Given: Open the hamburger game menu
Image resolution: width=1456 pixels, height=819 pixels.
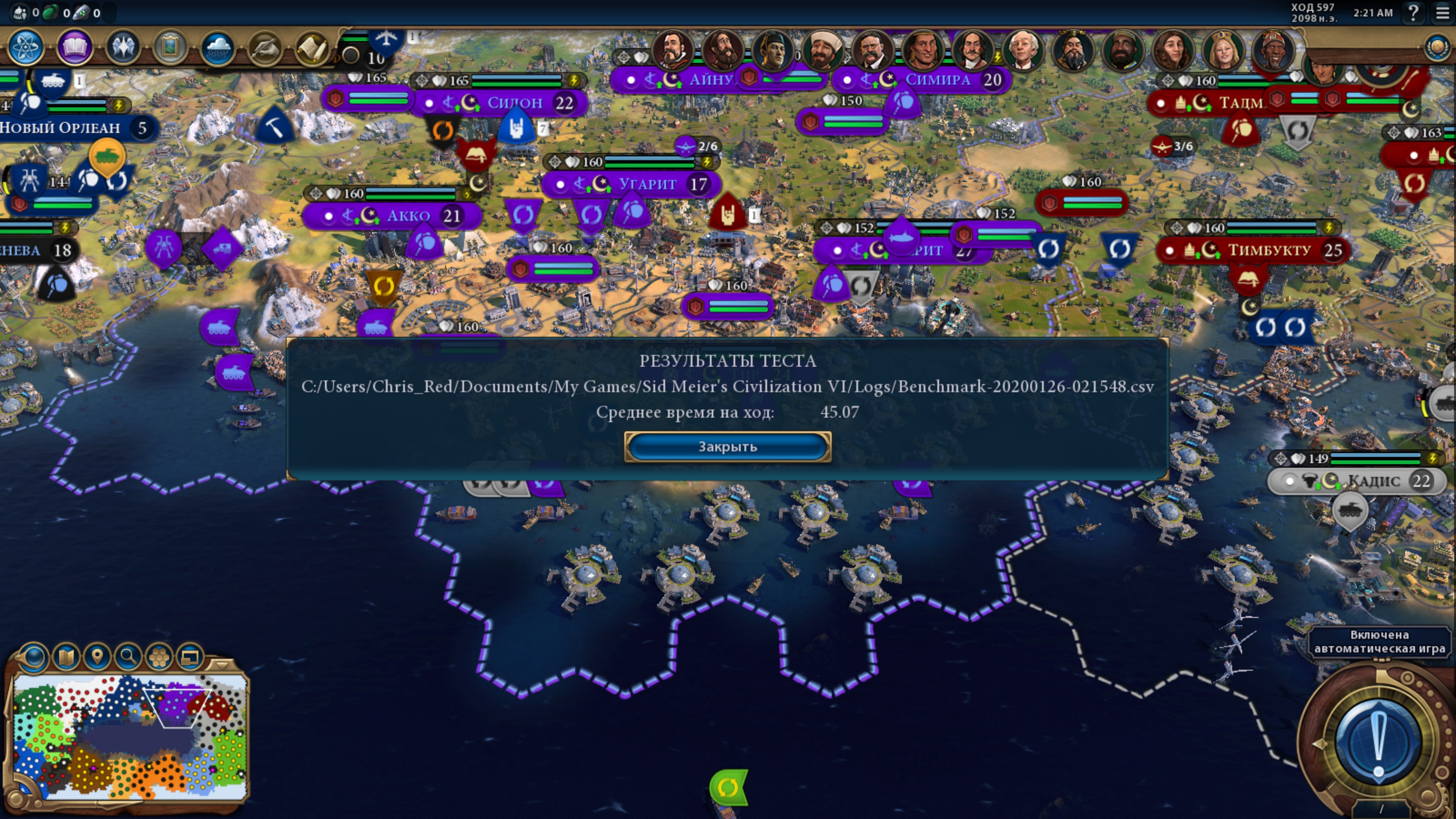Looking at the screenshot, I should tap(1442, 13).
